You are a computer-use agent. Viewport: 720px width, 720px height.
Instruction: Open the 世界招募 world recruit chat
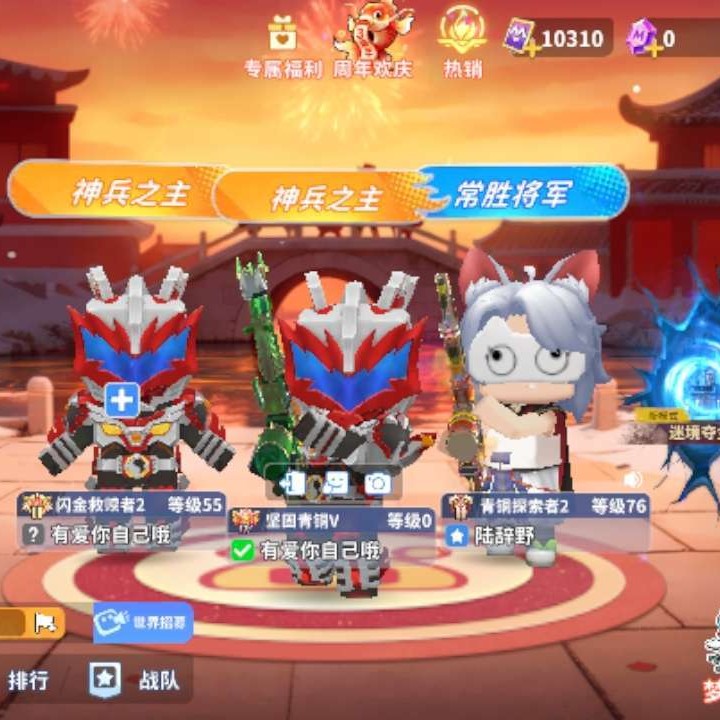point(143,623)
